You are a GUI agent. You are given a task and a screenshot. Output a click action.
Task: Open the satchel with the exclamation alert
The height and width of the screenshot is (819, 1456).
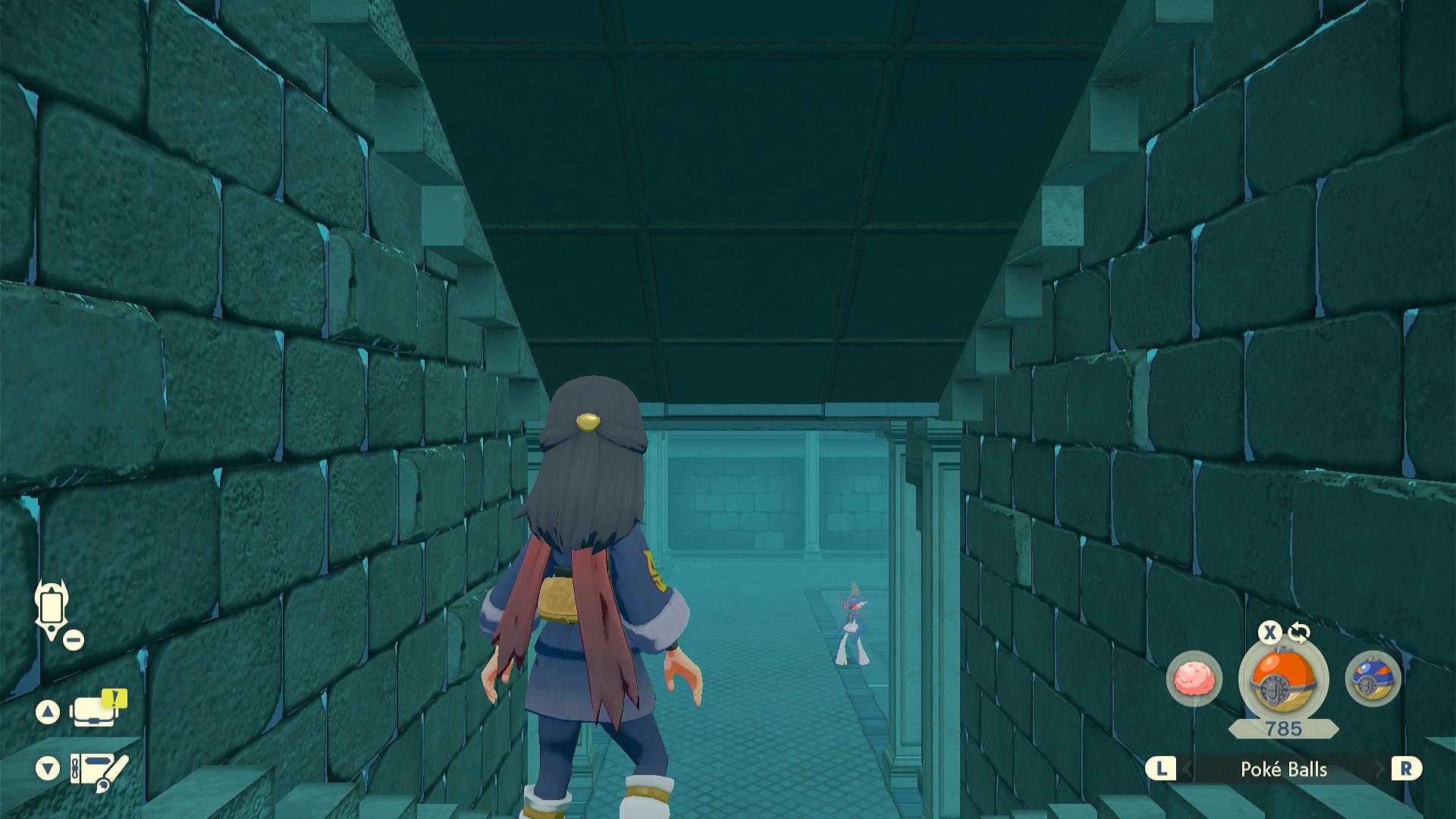[x=96, y=711]
